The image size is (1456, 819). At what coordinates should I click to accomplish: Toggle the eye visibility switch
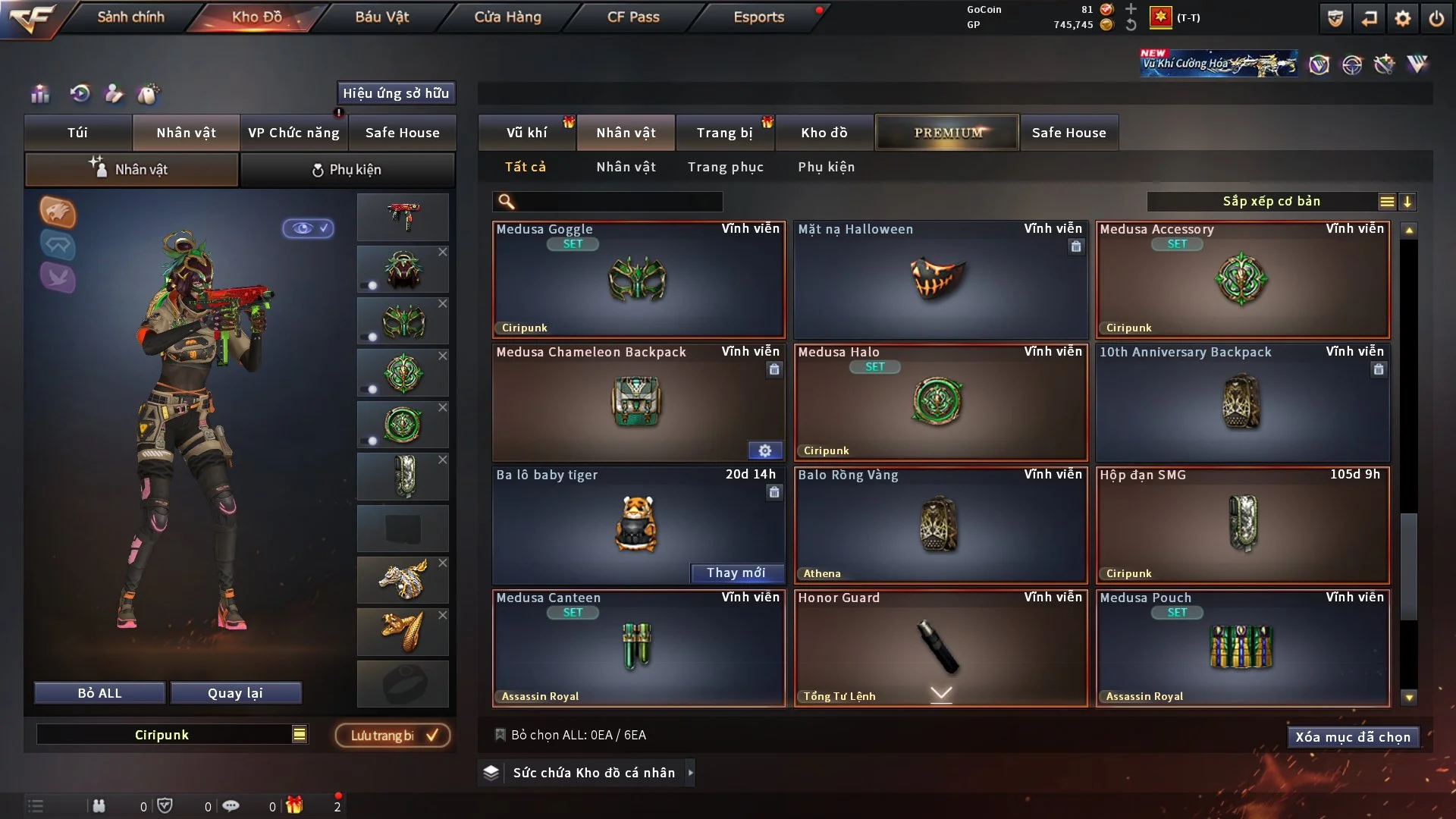[308, 228]
